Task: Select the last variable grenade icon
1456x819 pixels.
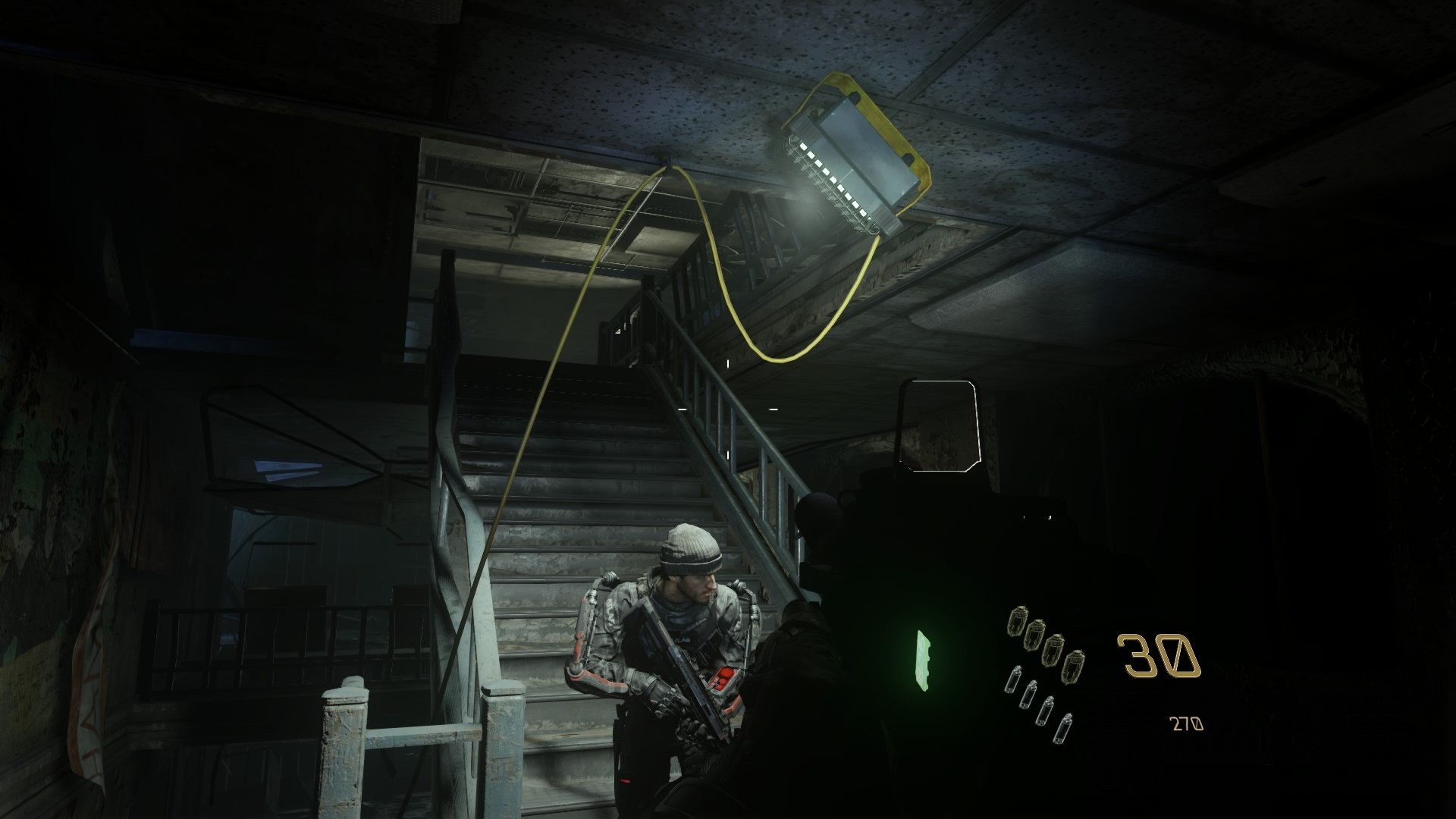Action: pos(1064,727)
